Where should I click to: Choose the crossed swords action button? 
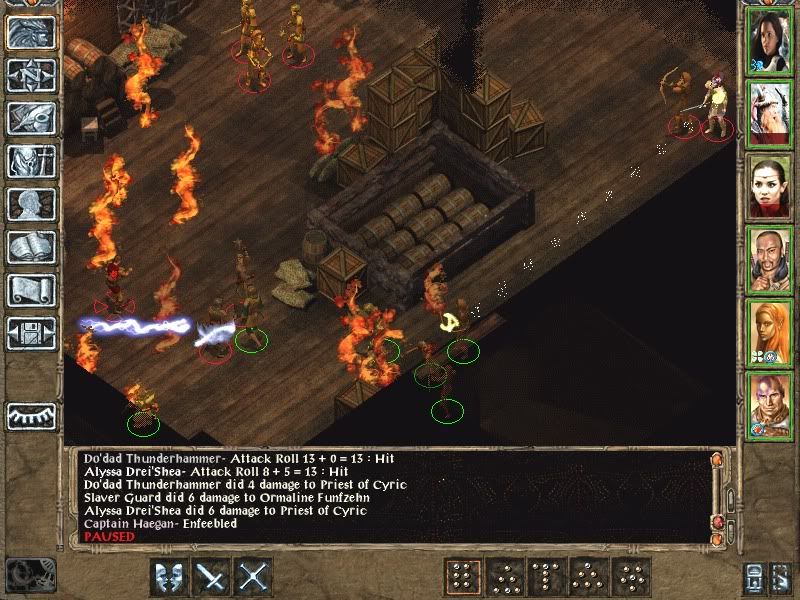(x=255, y=577)
